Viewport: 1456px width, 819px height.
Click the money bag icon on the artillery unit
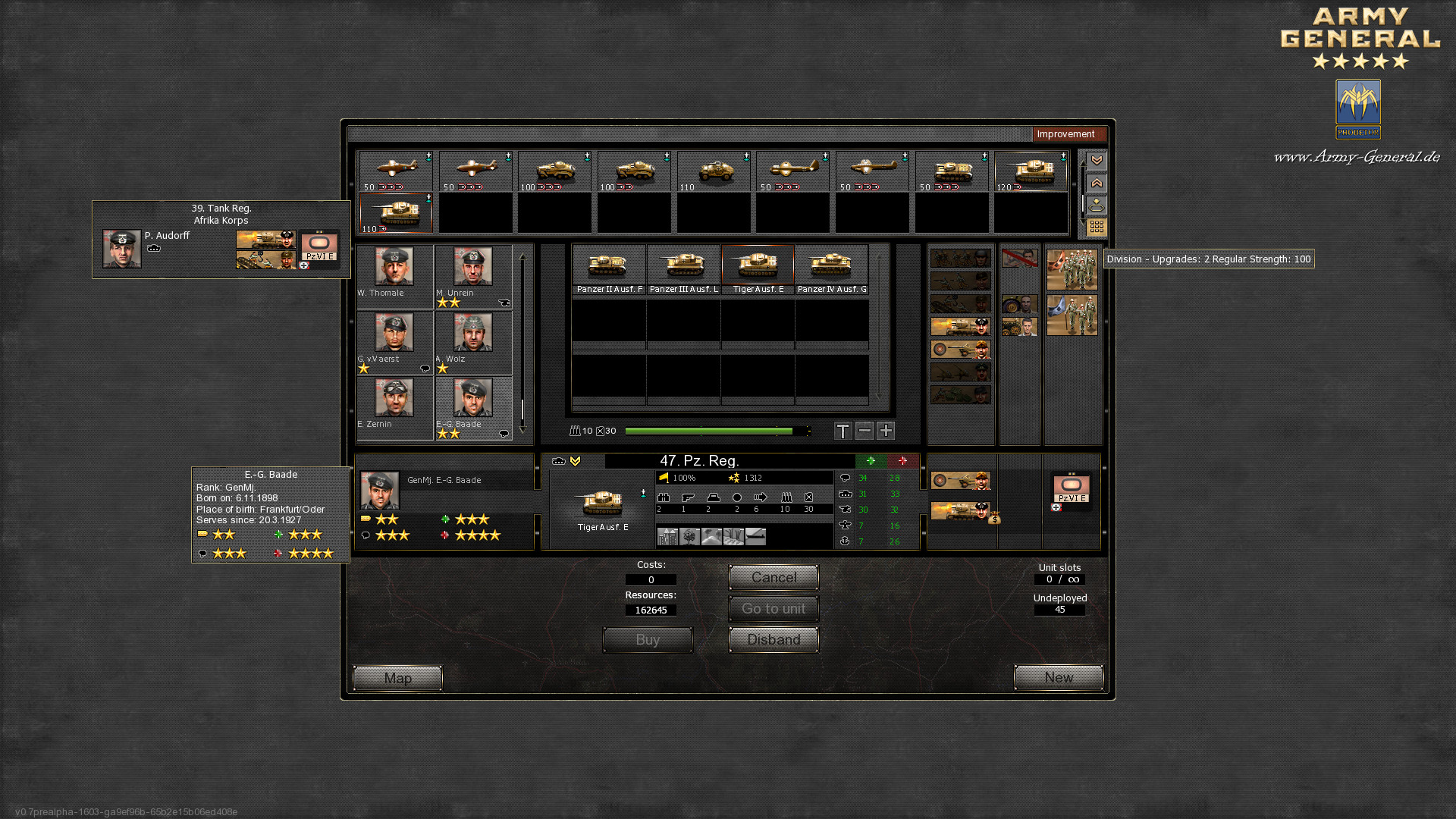tap(995, 519)
